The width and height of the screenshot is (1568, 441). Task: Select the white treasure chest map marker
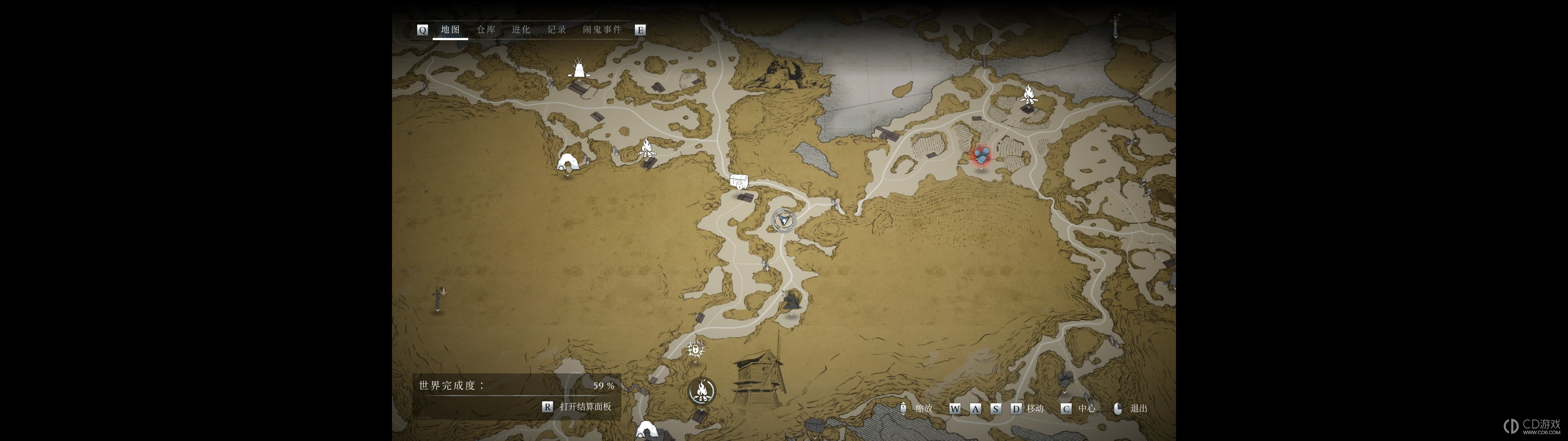(x=738, y=182)
